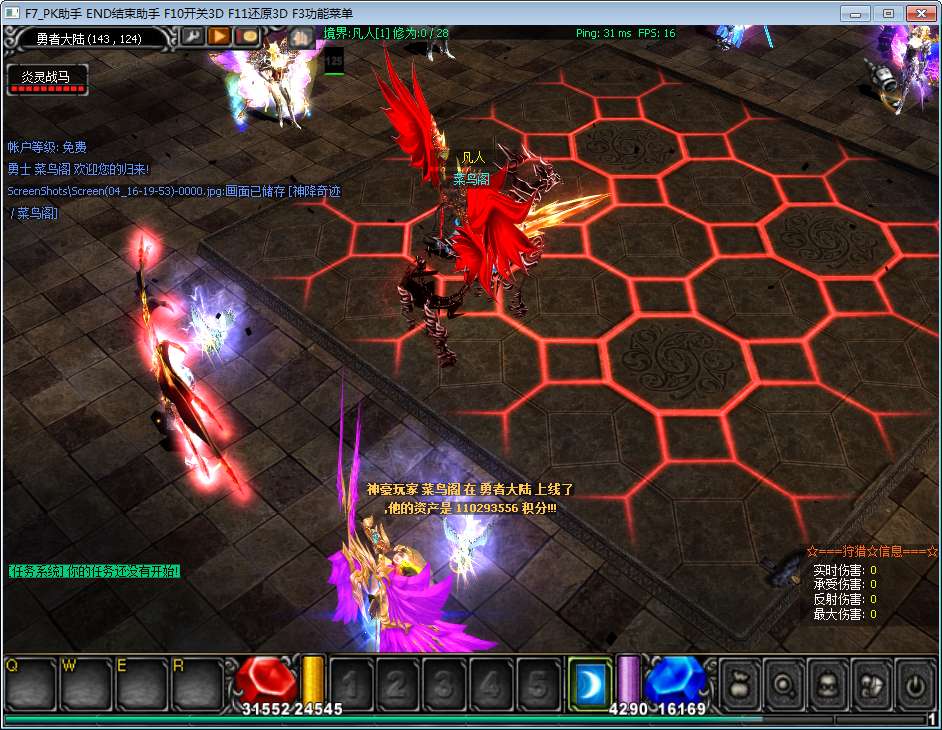Click the gold coin shop icon
Screen dimensions: 942x730
[x=247, y=37]
